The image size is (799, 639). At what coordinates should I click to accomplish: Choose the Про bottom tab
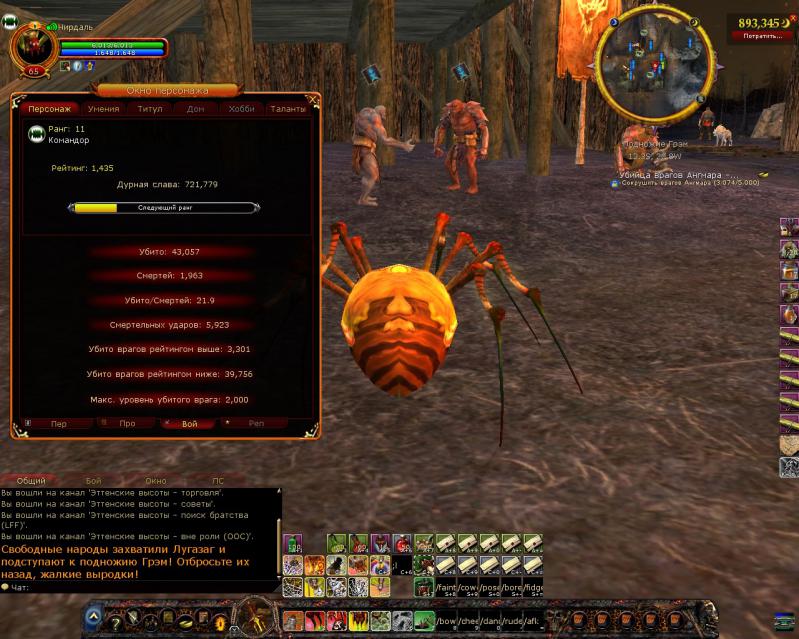click(x=127, y=424)
